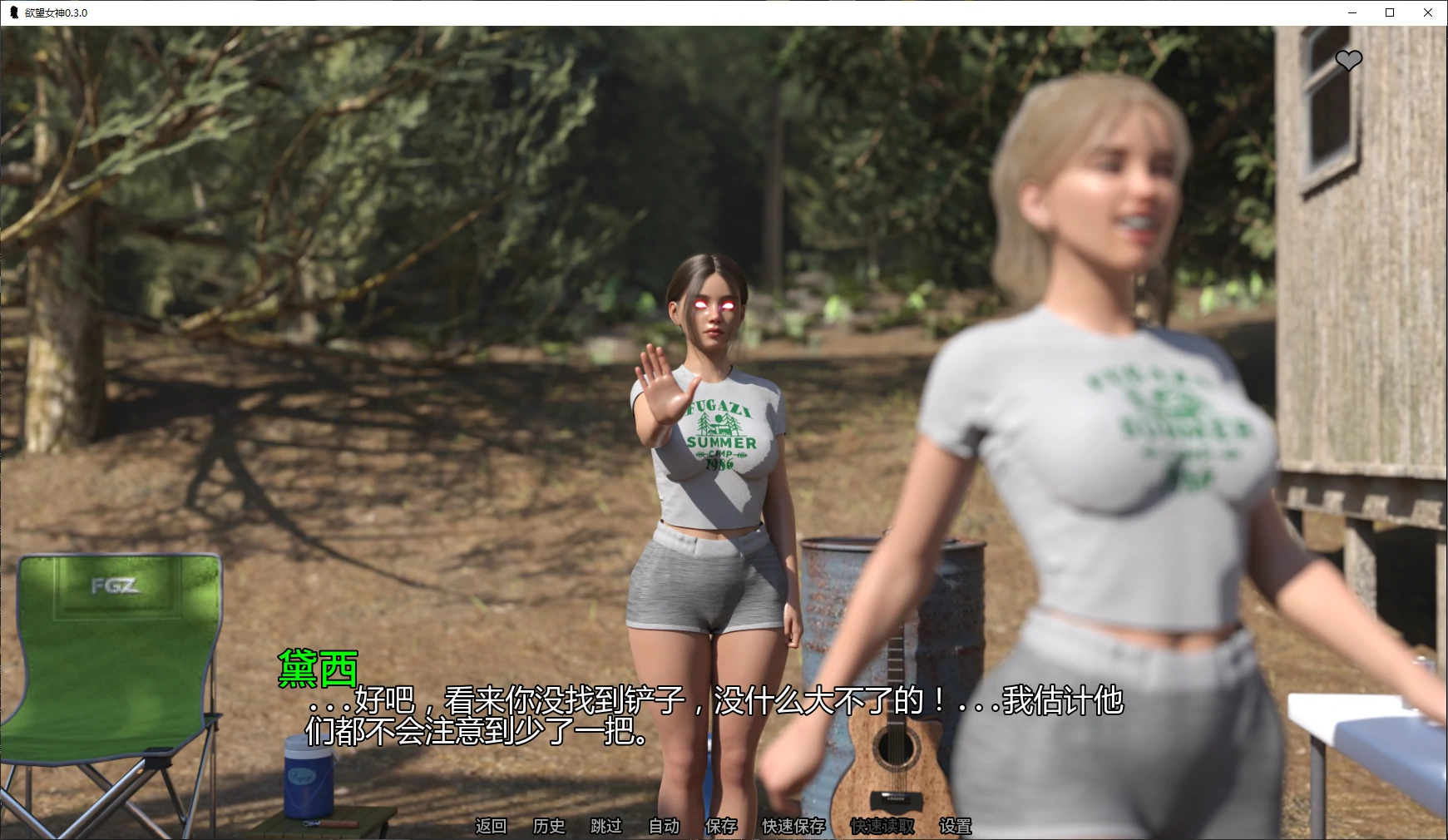Screen dimensions: 1448x840
Task: Click the heart icon near the top right
Action: point(1348,60)
